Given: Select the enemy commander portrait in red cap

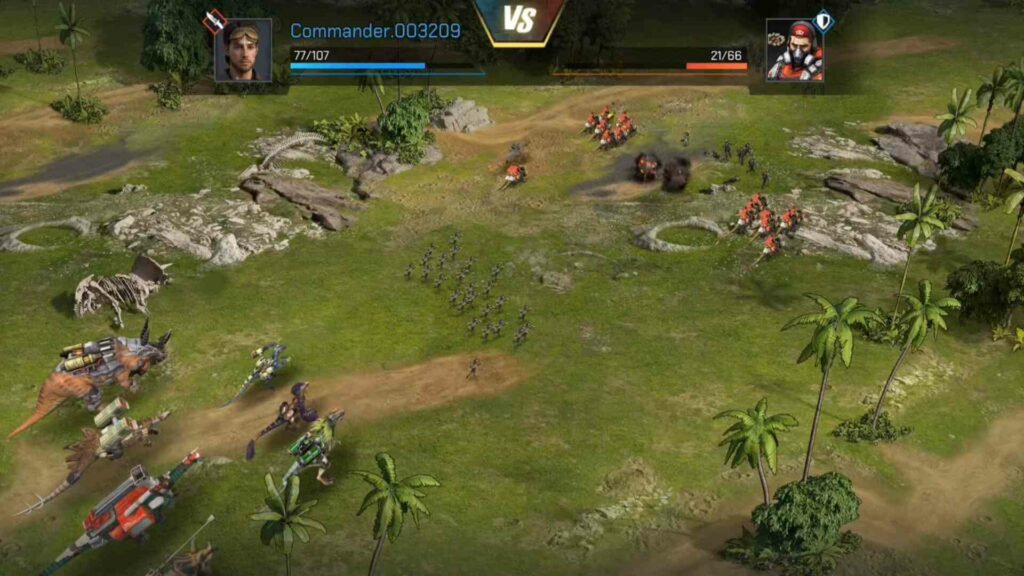Looking at the screenshot, I should click(794, 50).
